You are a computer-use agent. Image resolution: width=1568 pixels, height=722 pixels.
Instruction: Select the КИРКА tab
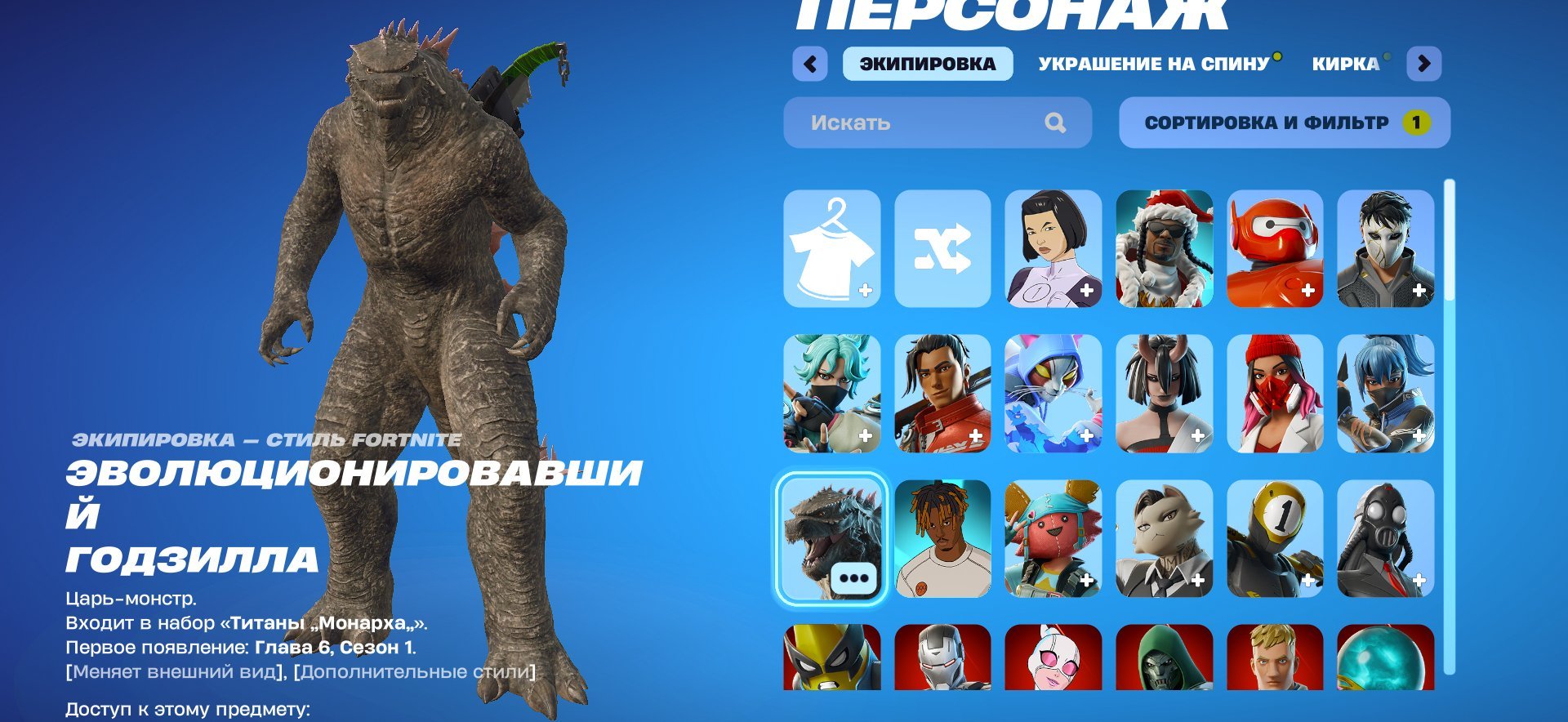click(x=1344, y=65)
